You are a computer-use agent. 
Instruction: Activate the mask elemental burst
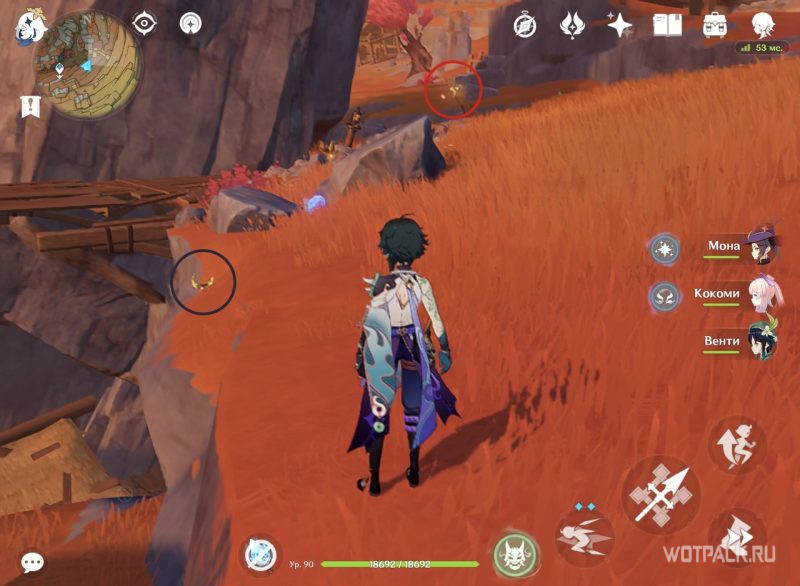(516, 554)
